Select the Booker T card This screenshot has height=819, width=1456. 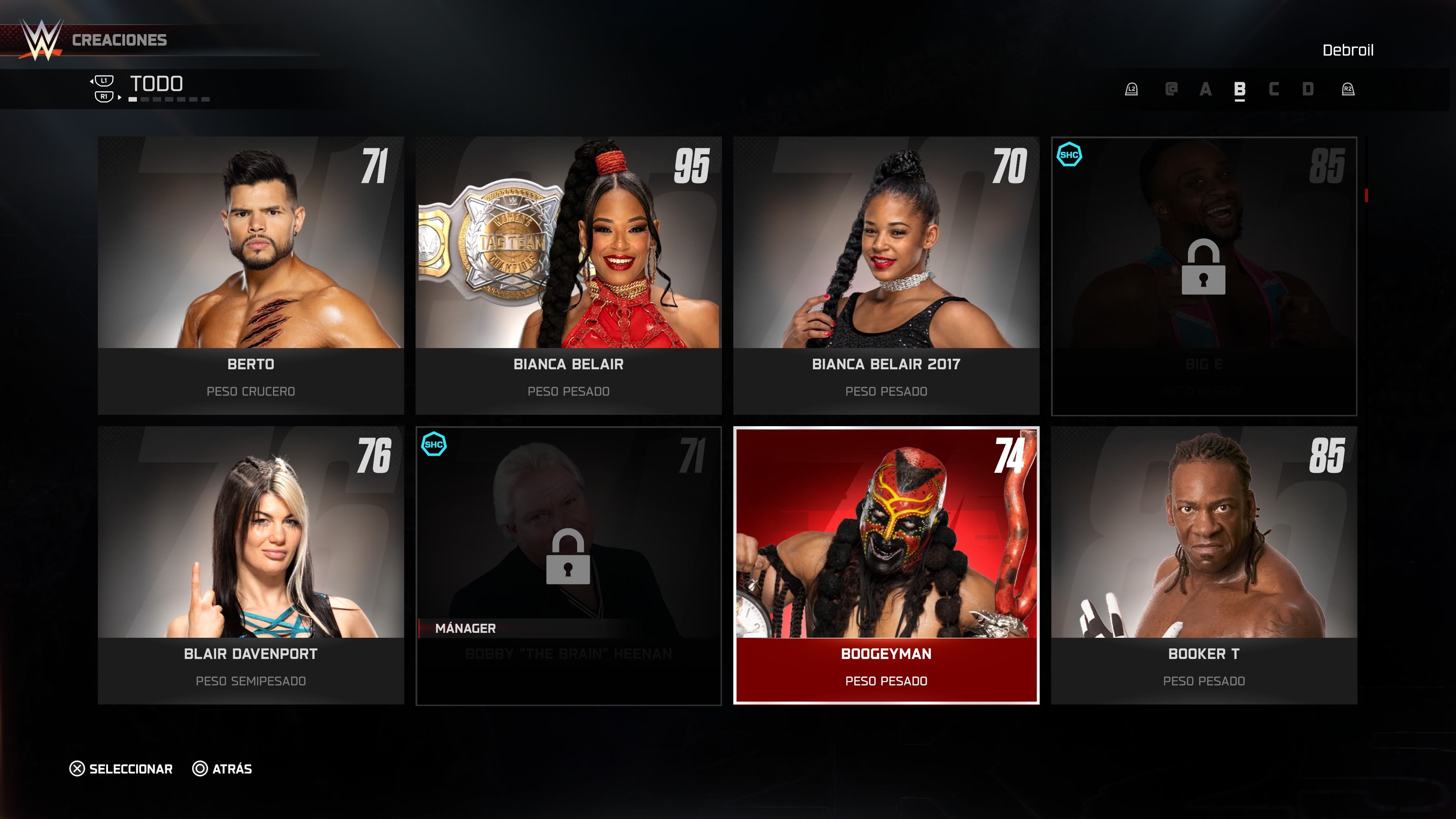pos(1203,565)
